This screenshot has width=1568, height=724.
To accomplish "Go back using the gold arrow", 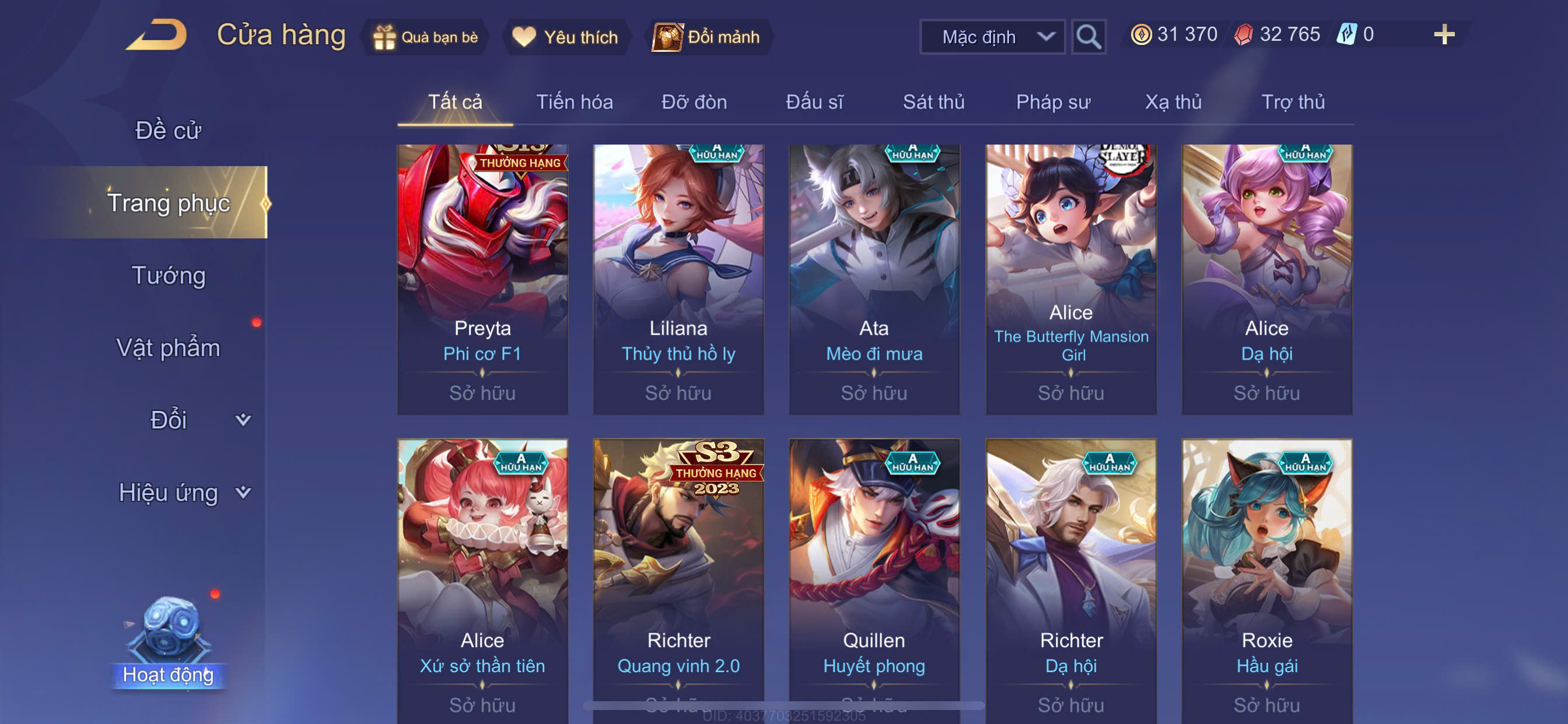I will 157,36.
